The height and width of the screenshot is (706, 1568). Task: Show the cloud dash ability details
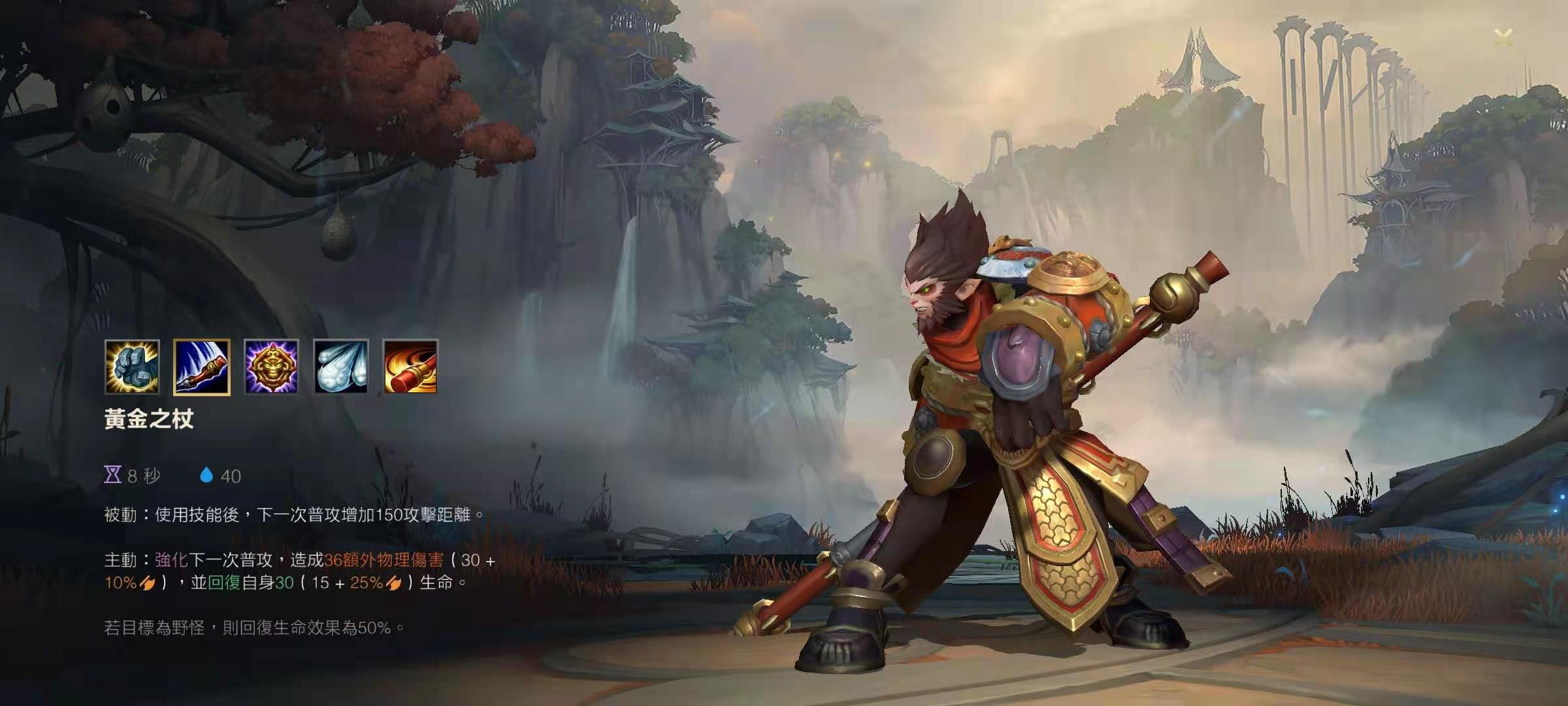pyautogui.click(x=340, y=367)
